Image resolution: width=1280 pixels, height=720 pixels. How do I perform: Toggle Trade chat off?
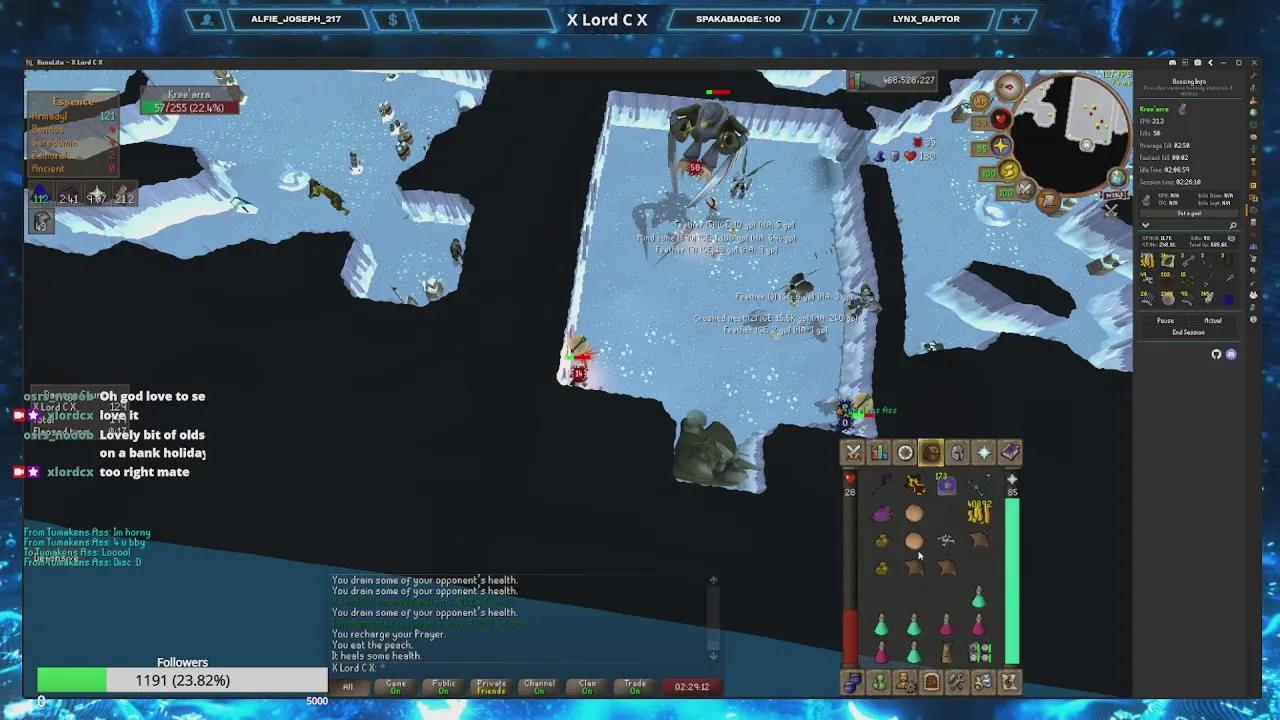coord(633,687)
